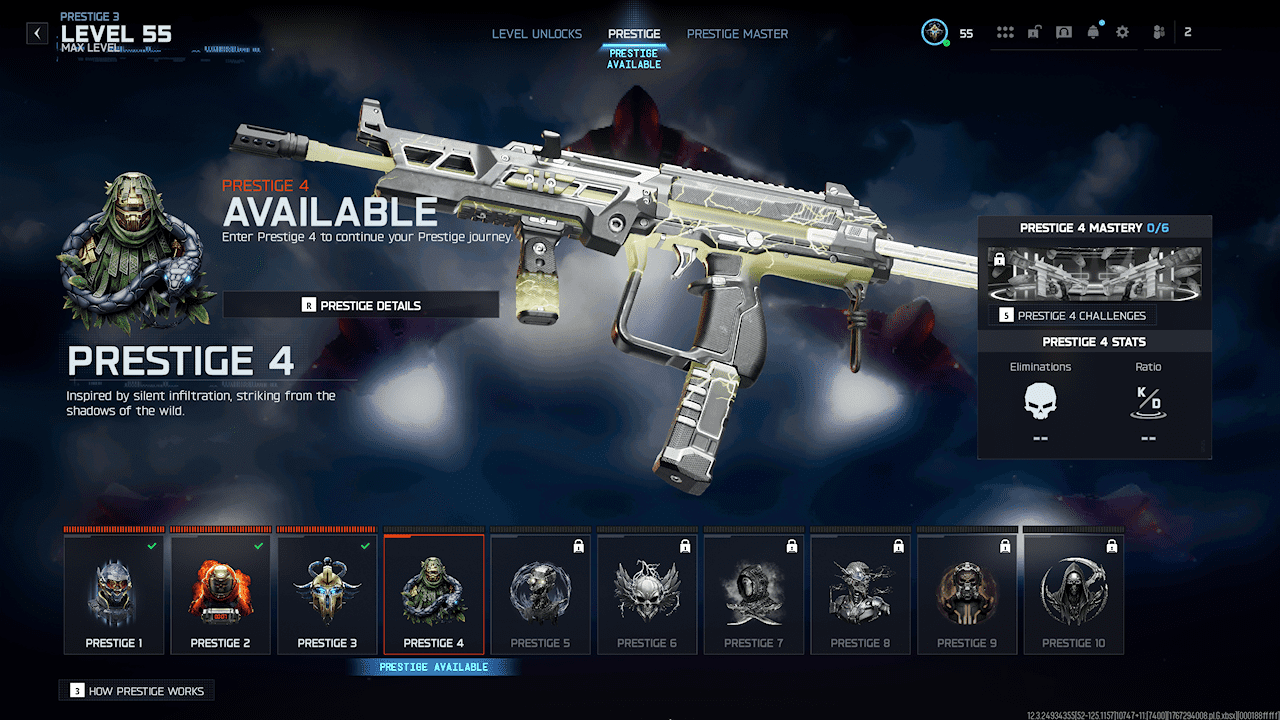Open the Settings gear icon
Image resolution: width=1280 pixels, height=720 pixels.
tap(1122, 31)
